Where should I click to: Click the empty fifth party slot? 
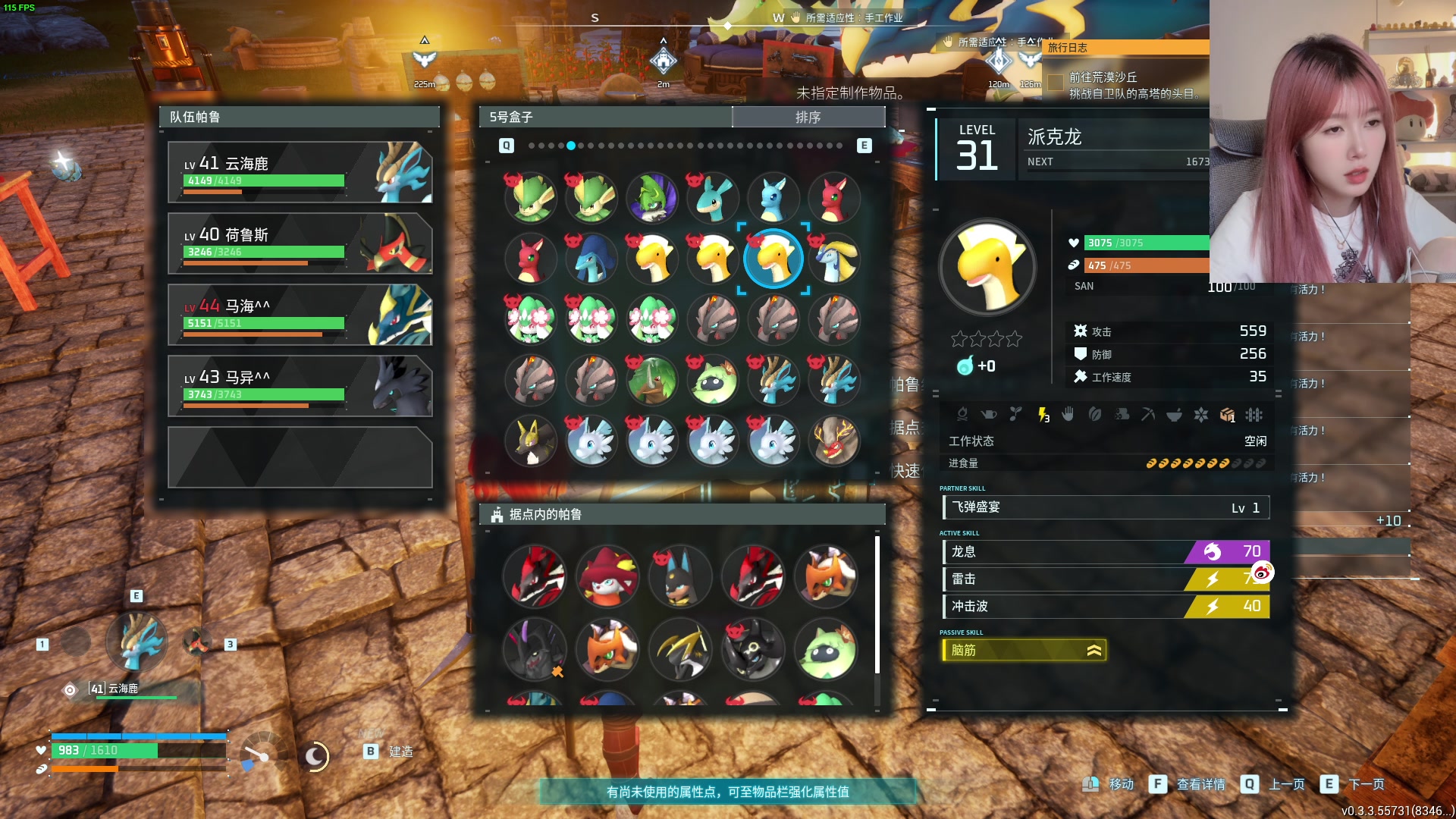pyautogui.click(x=300, y=457)
